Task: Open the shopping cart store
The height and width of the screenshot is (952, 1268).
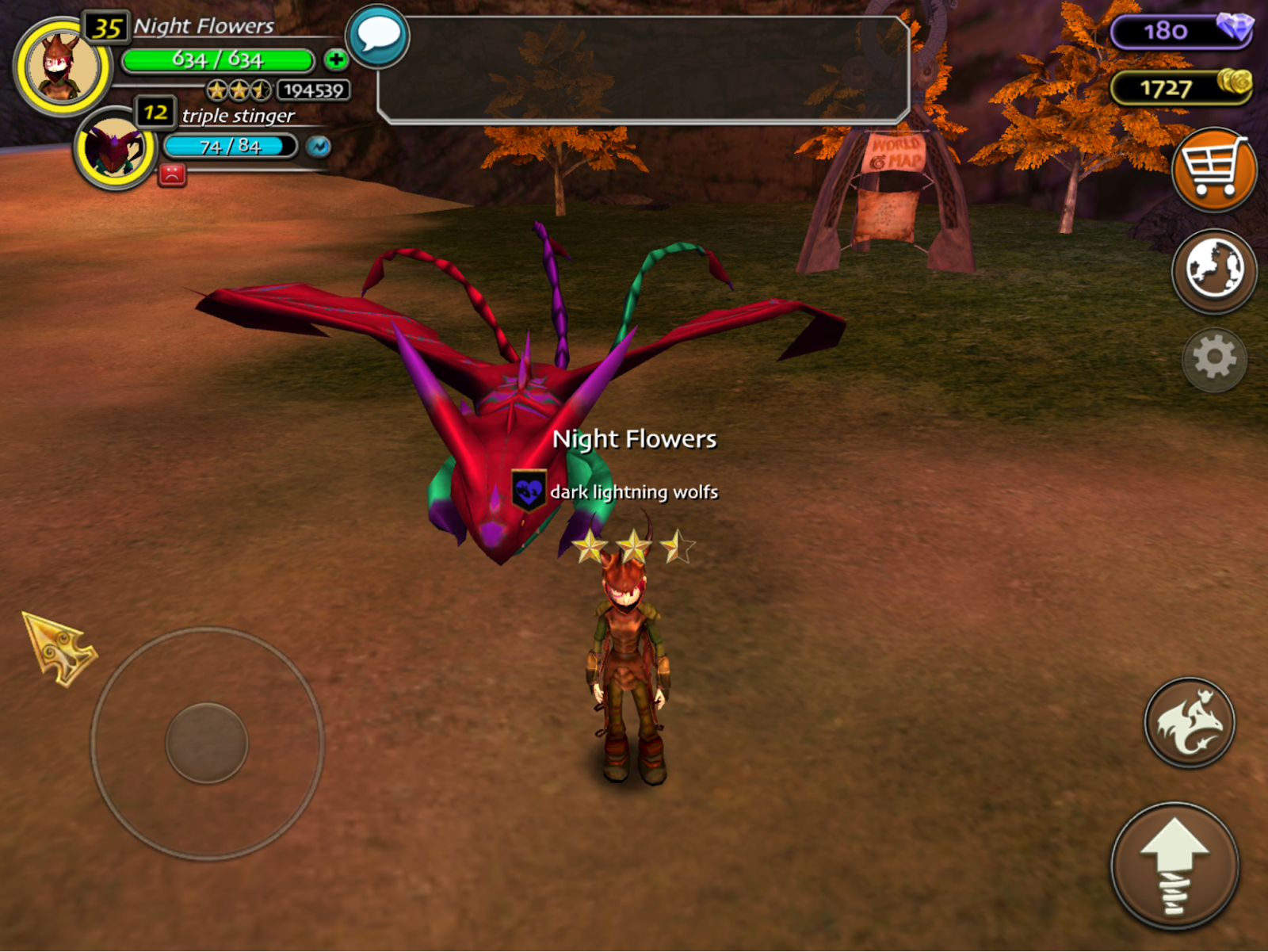Action: 1213,170
